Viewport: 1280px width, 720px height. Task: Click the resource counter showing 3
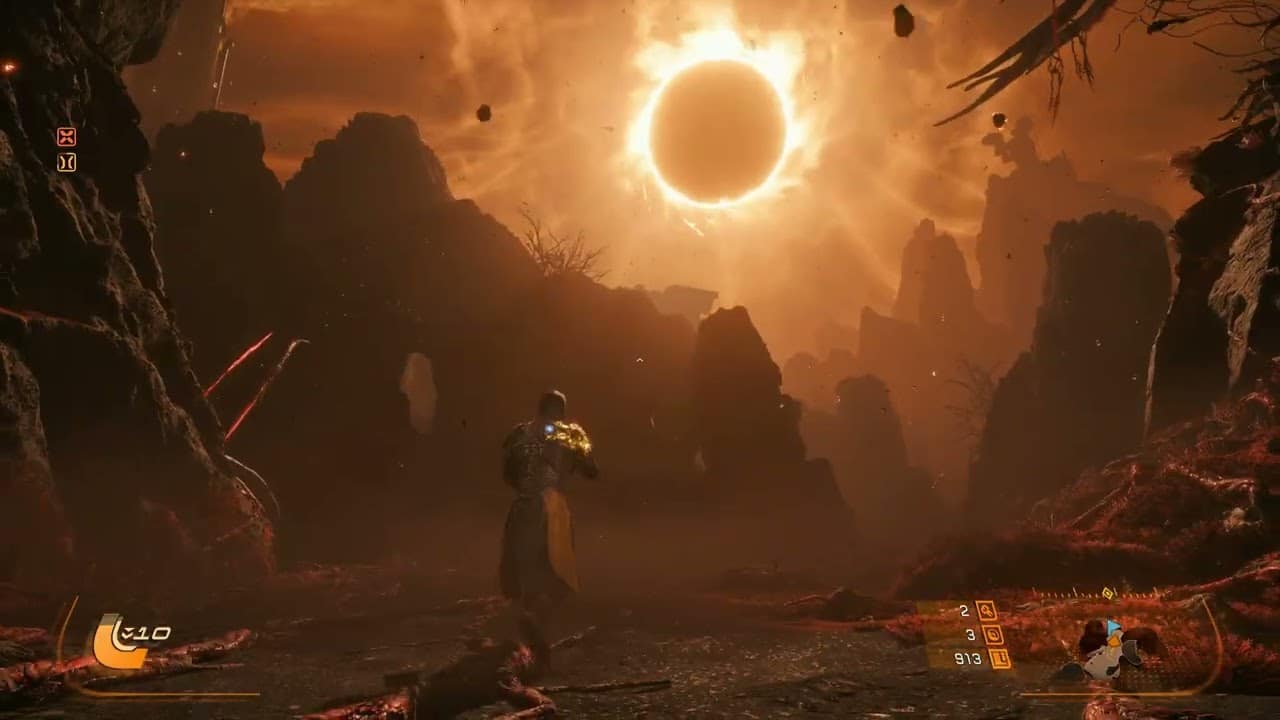(x=970, y=634)
